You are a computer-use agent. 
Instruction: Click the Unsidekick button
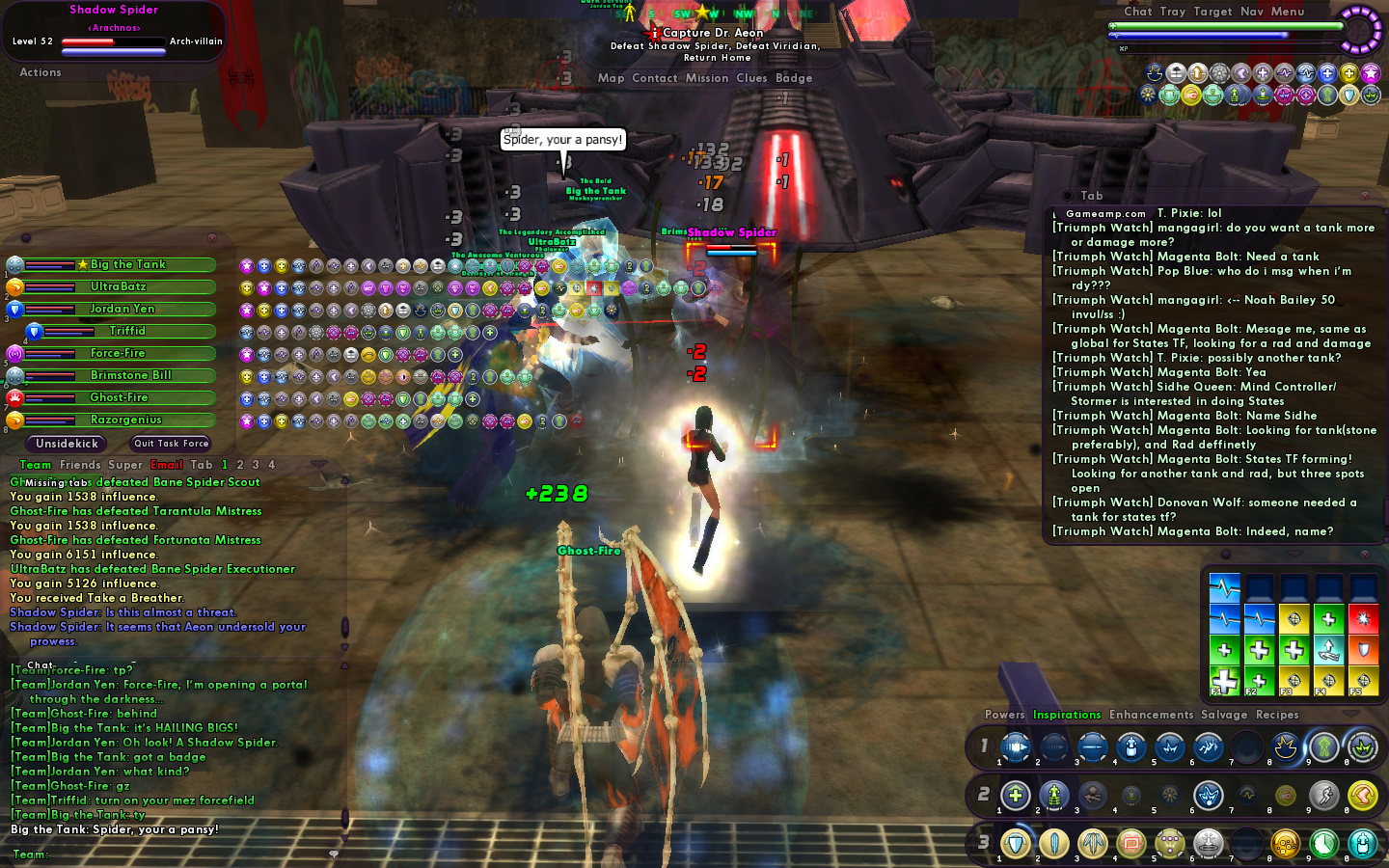[68, 444]
